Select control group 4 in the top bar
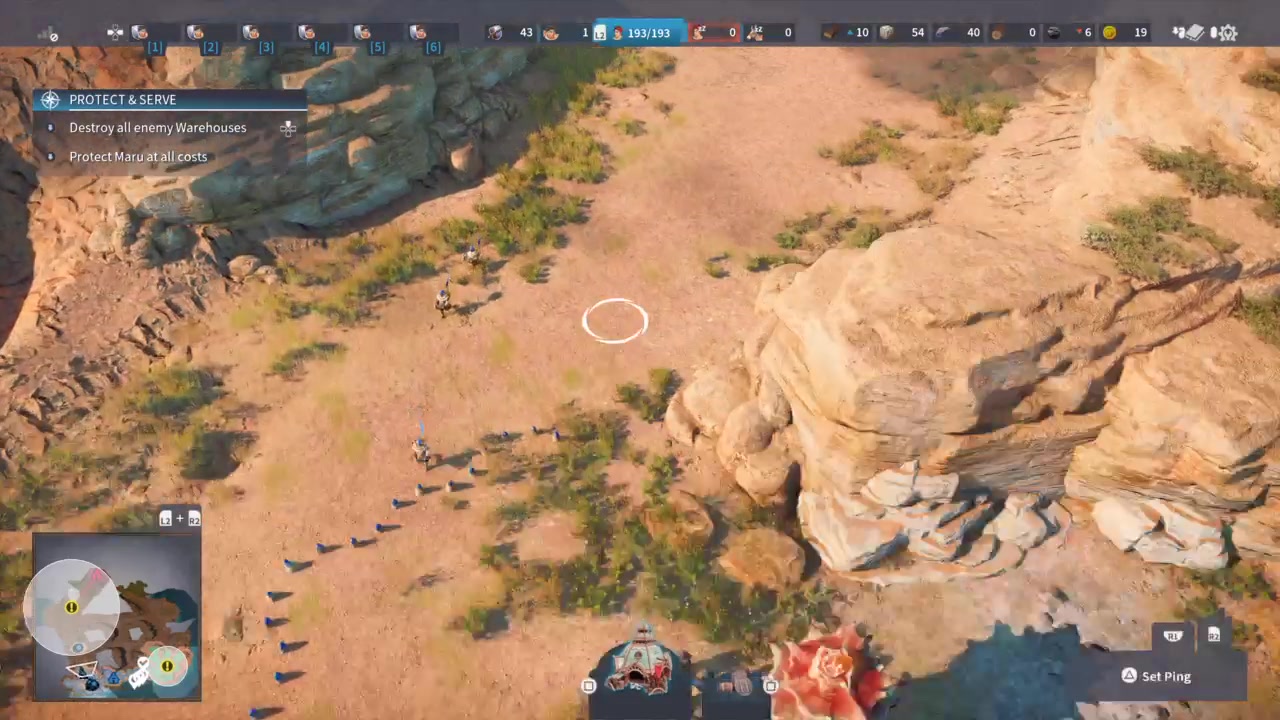The image size is (1280, 720). pos(308,34)
